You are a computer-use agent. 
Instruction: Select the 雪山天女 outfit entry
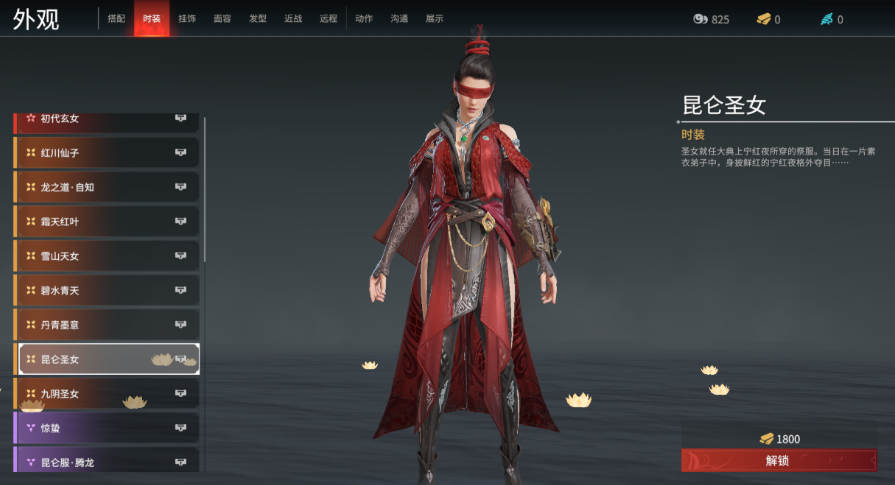(106, 256)
